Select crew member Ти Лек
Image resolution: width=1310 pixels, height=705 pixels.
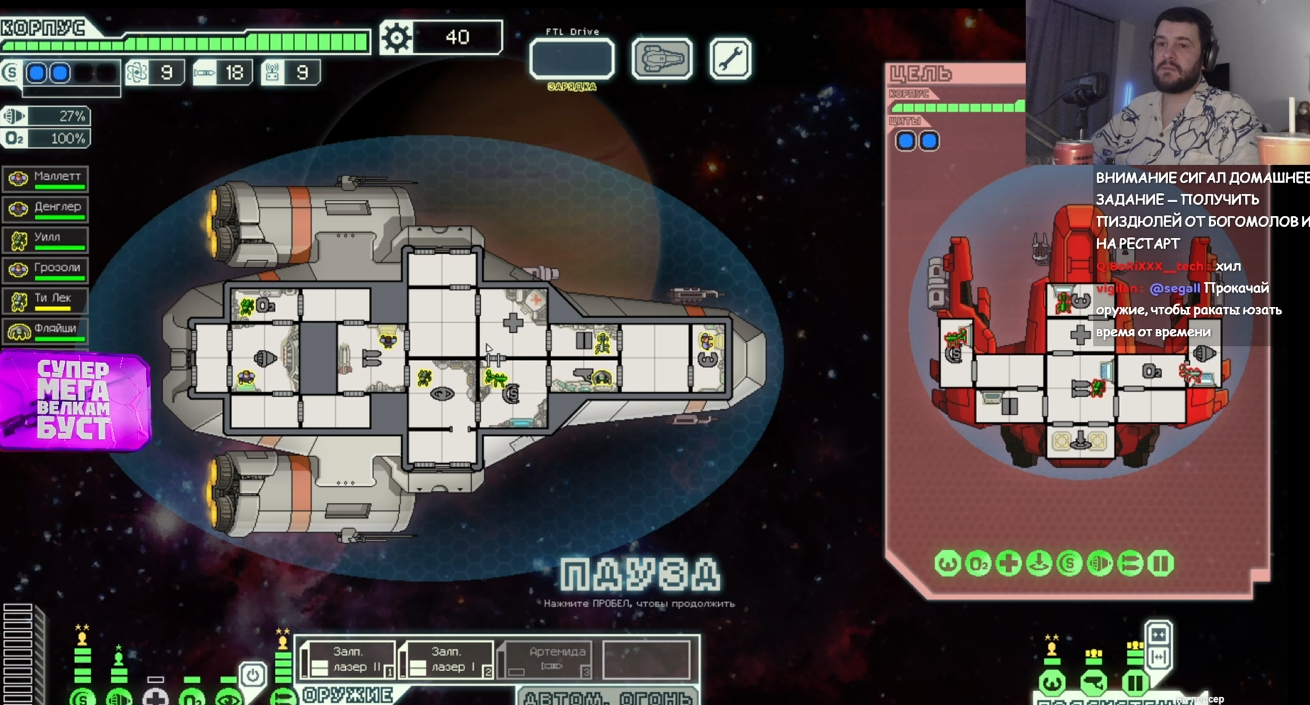click(x=46, y=299)
